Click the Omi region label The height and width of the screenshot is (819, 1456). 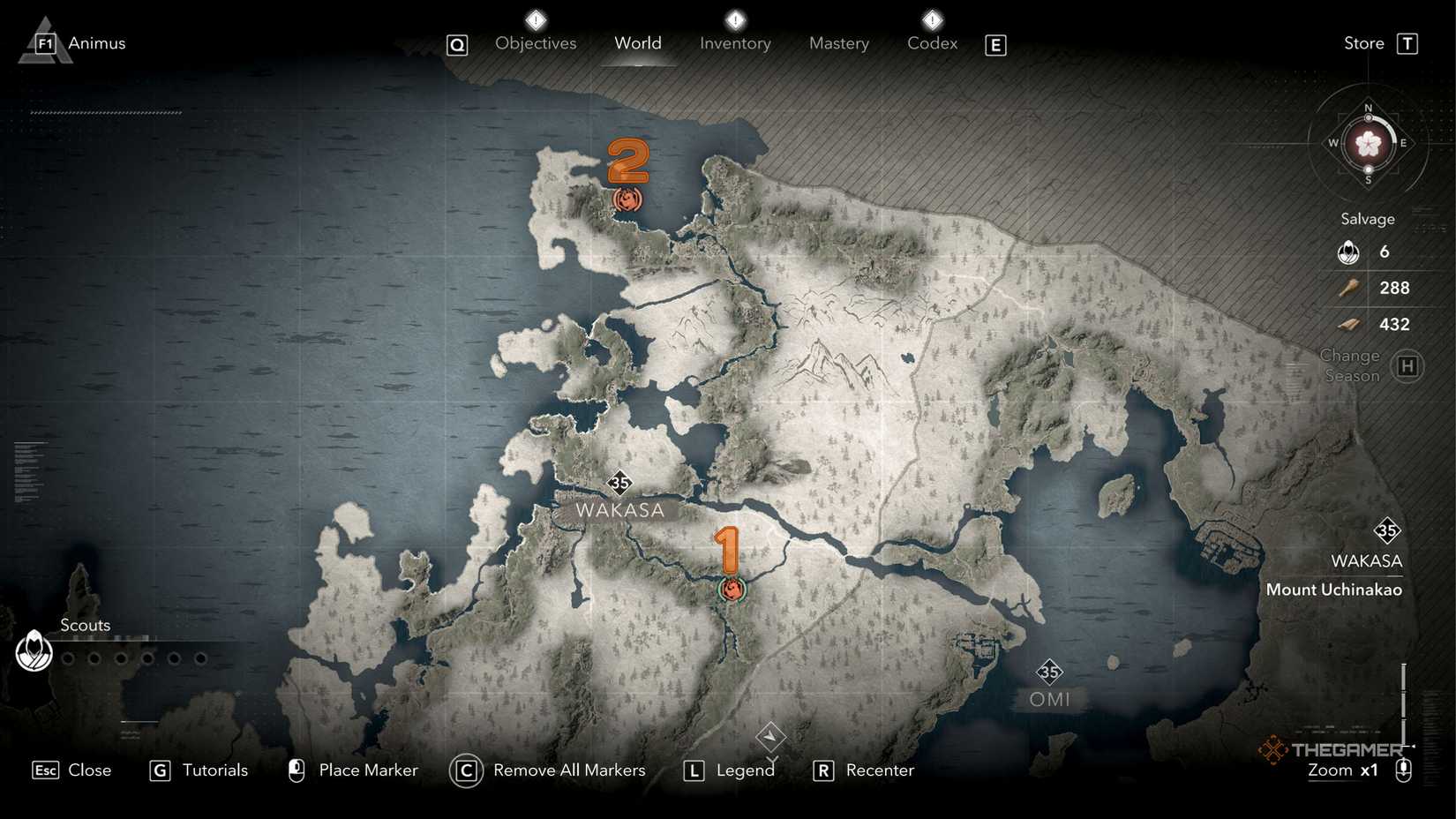tap(1049, 699)
